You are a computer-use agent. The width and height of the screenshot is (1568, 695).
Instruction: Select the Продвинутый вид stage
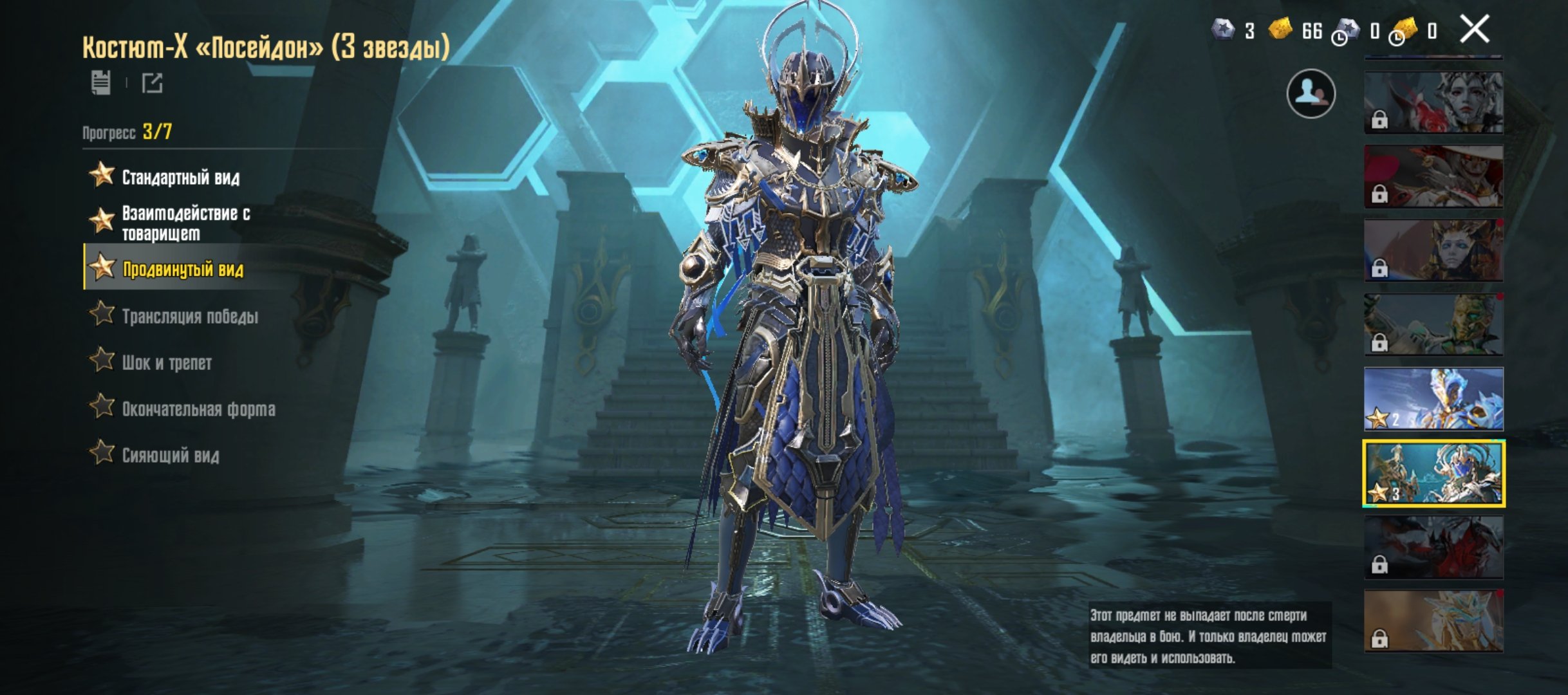coord(183,269)
